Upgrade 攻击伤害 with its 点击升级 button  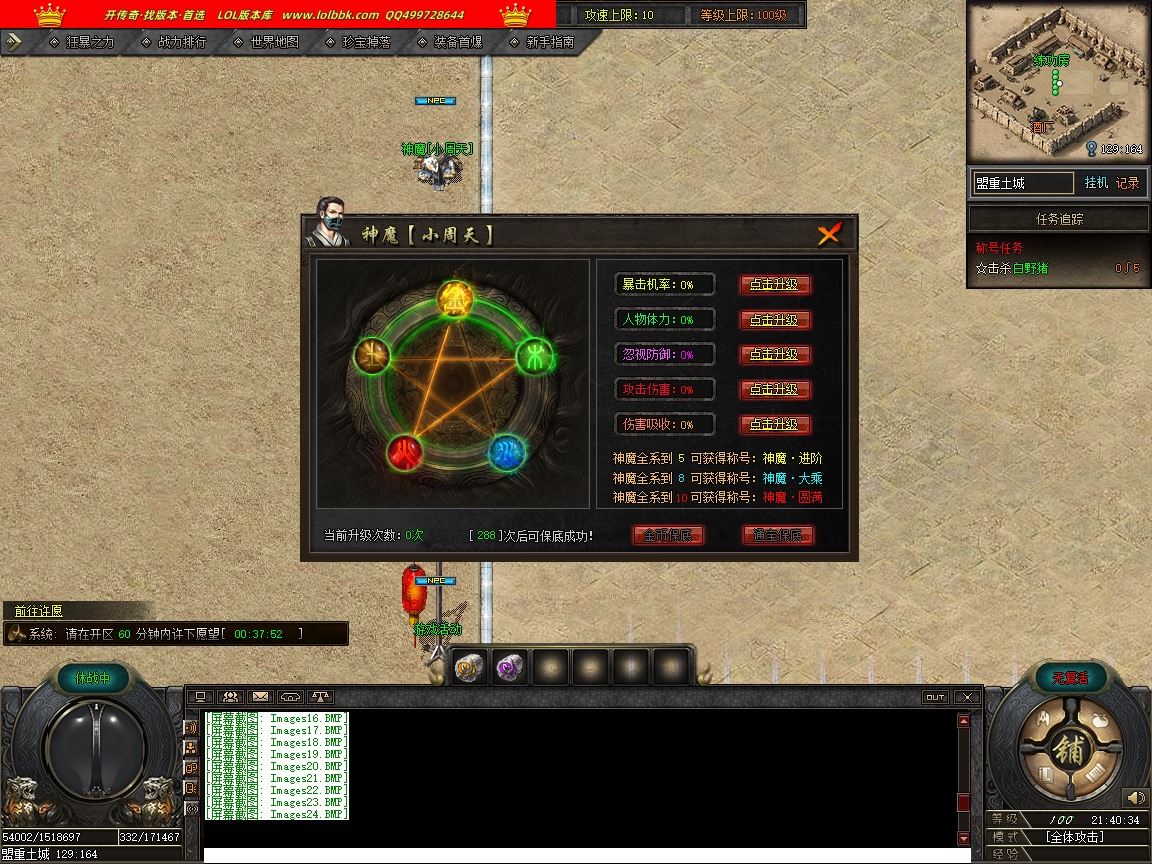[x=775, y=389]
